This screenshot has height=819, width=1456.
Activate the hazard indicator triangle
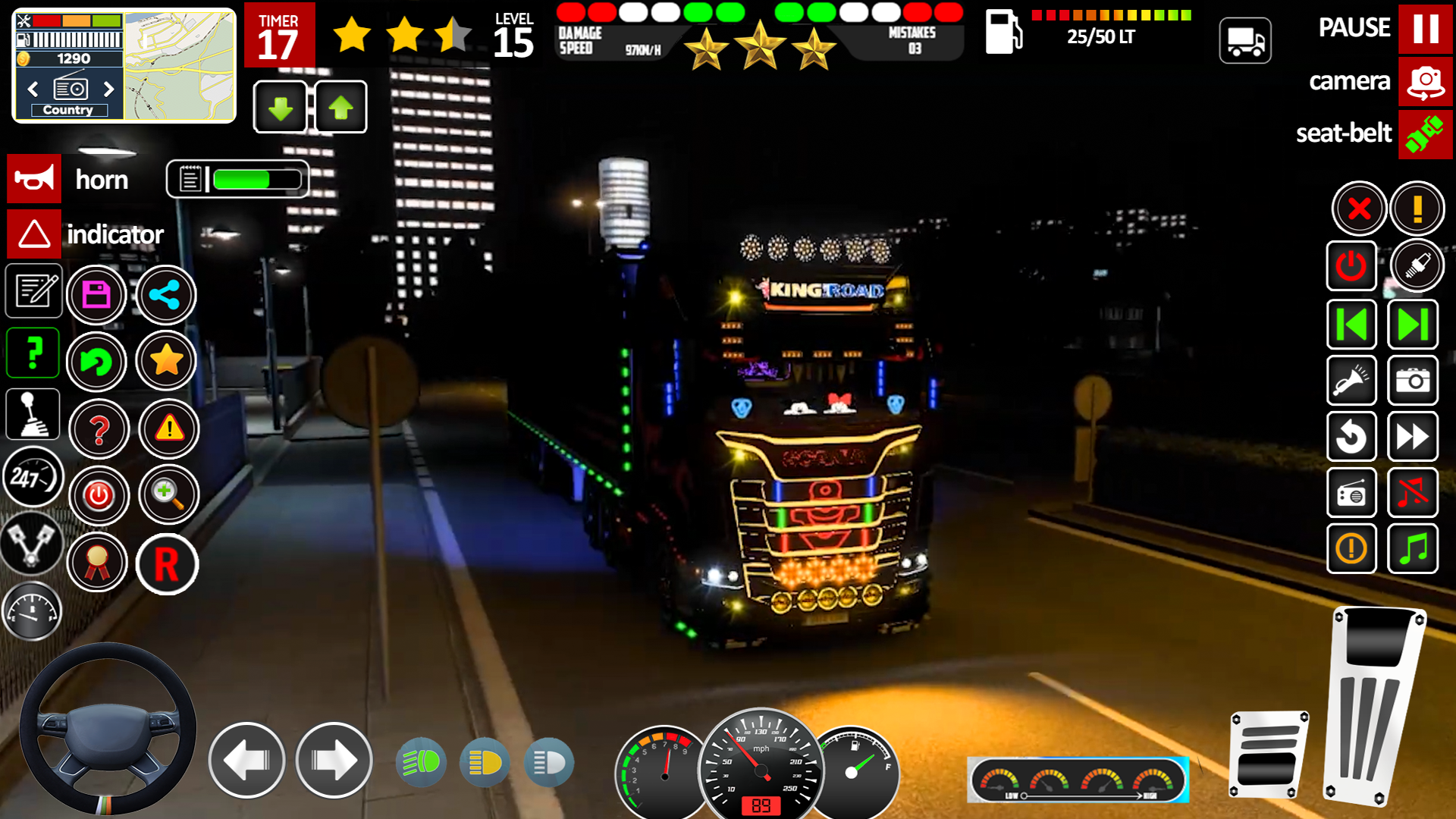(34, 234)
